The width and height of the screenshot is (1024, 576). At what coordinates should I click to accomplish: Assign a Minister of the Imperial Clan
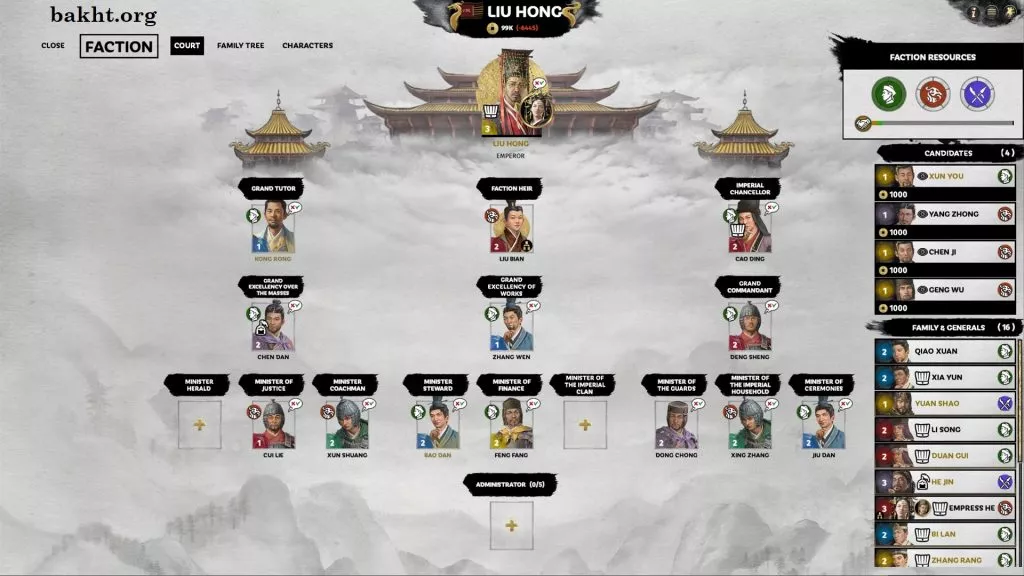[x=585, y=425]
